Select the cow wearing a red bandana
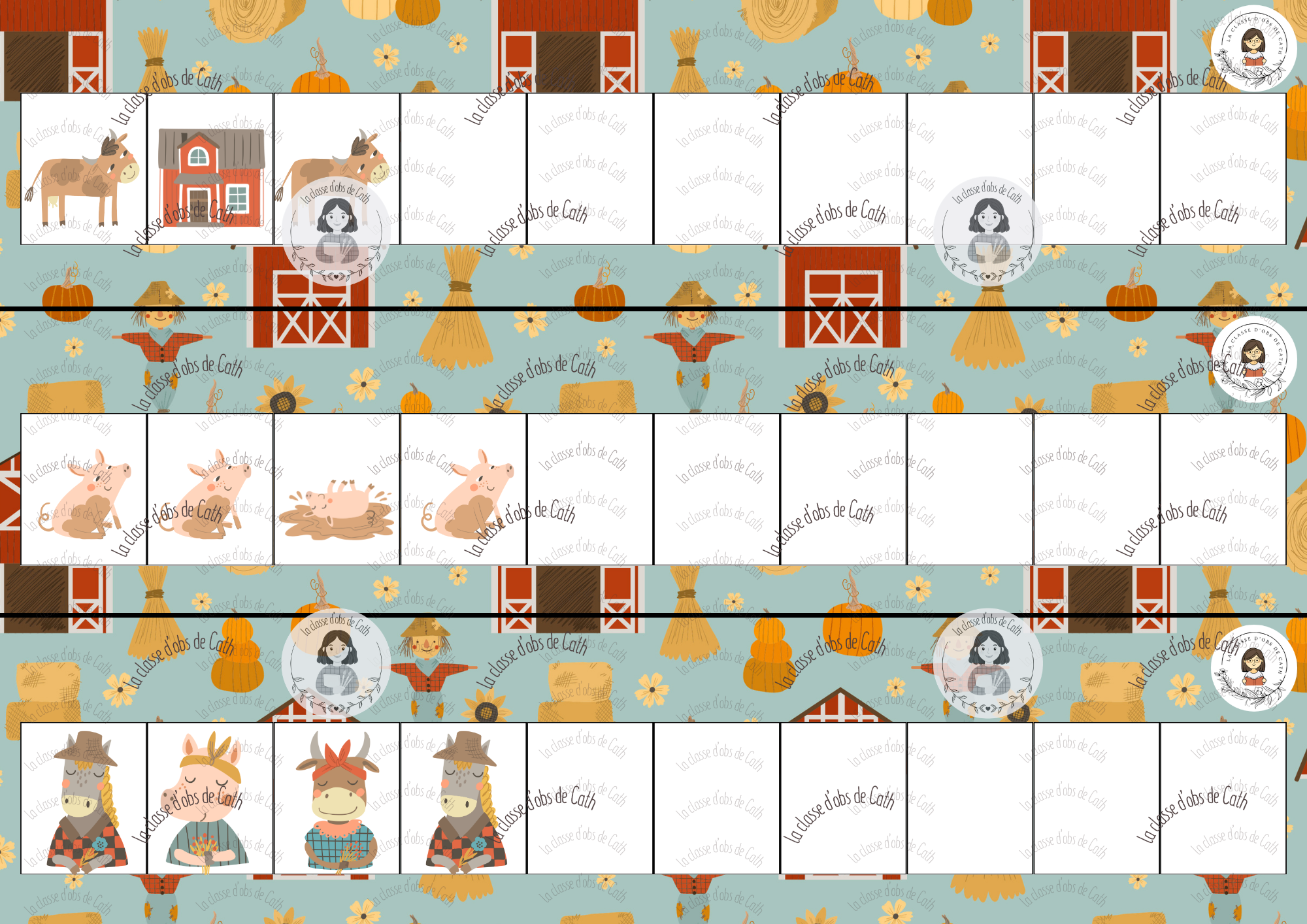Screen dimensions: 1307x924 click(x=337, y=799)
